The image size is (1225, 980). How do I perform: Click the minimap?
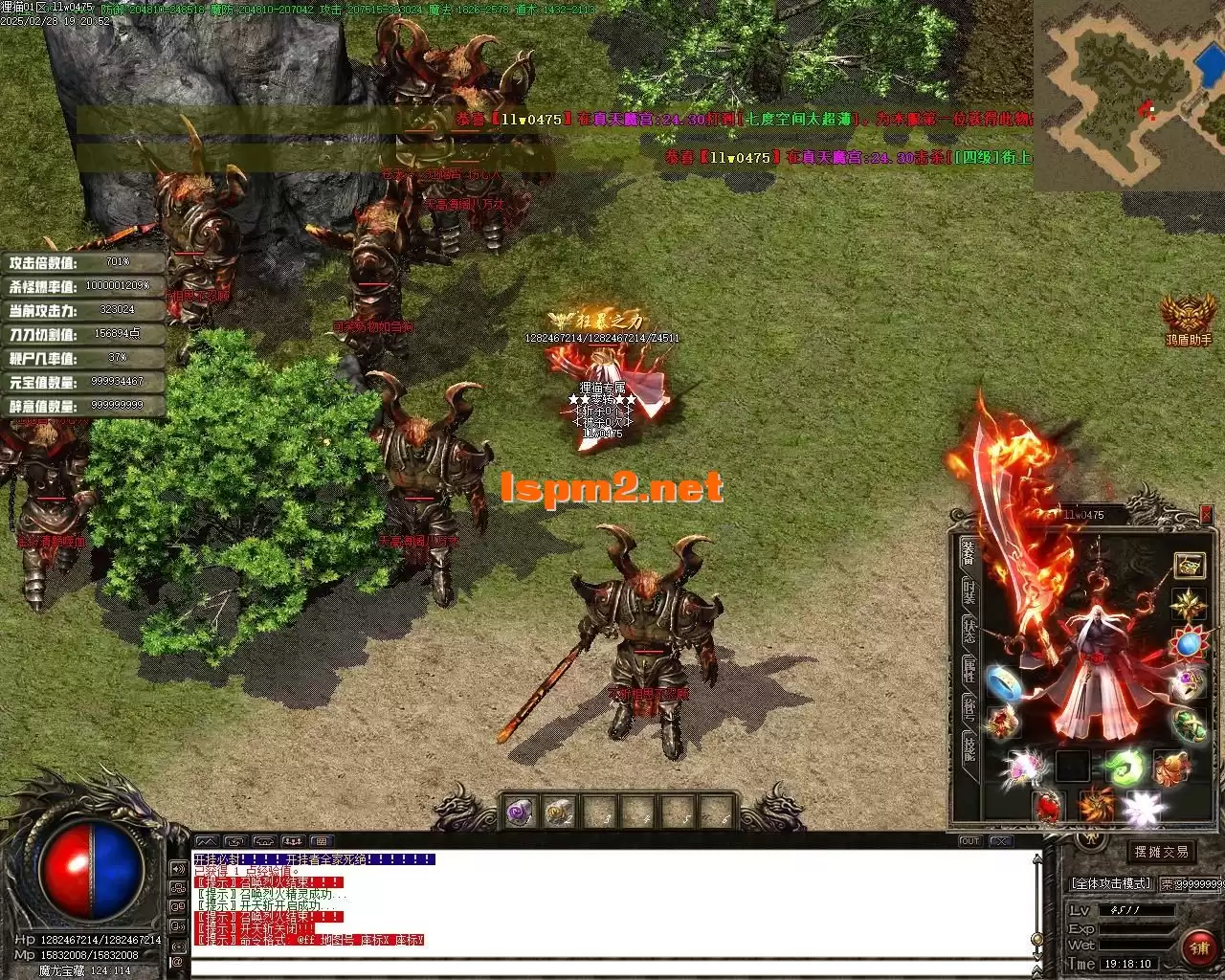tap(1128, 94)
